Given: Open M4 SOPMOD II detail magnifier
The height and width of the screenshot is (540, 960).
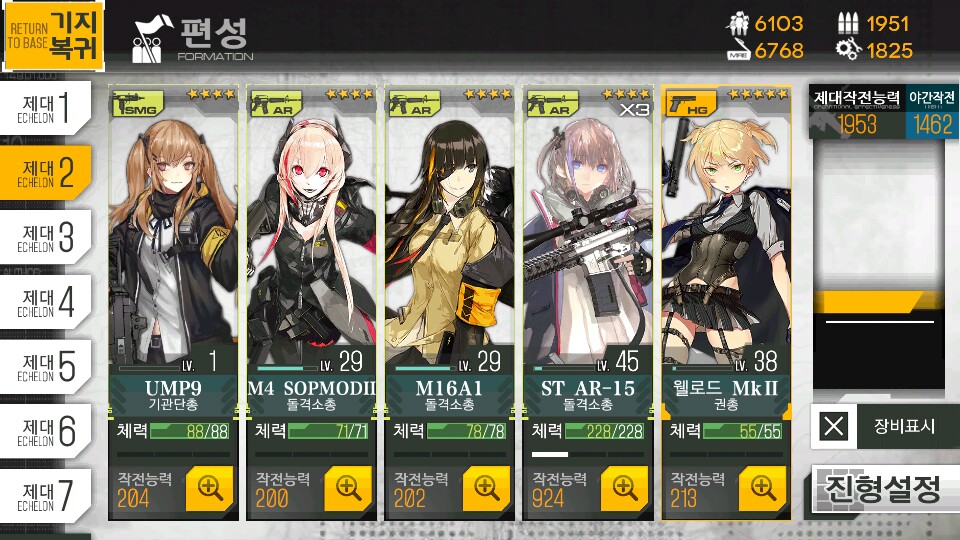Looking at the screenshot, I should 348,487.
